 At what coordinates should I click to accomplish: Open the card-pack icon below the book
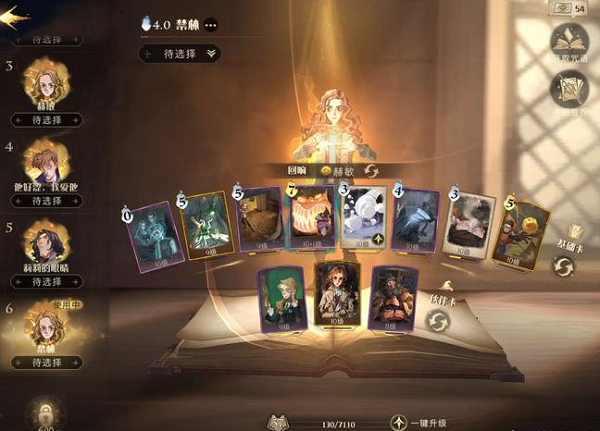569,91
